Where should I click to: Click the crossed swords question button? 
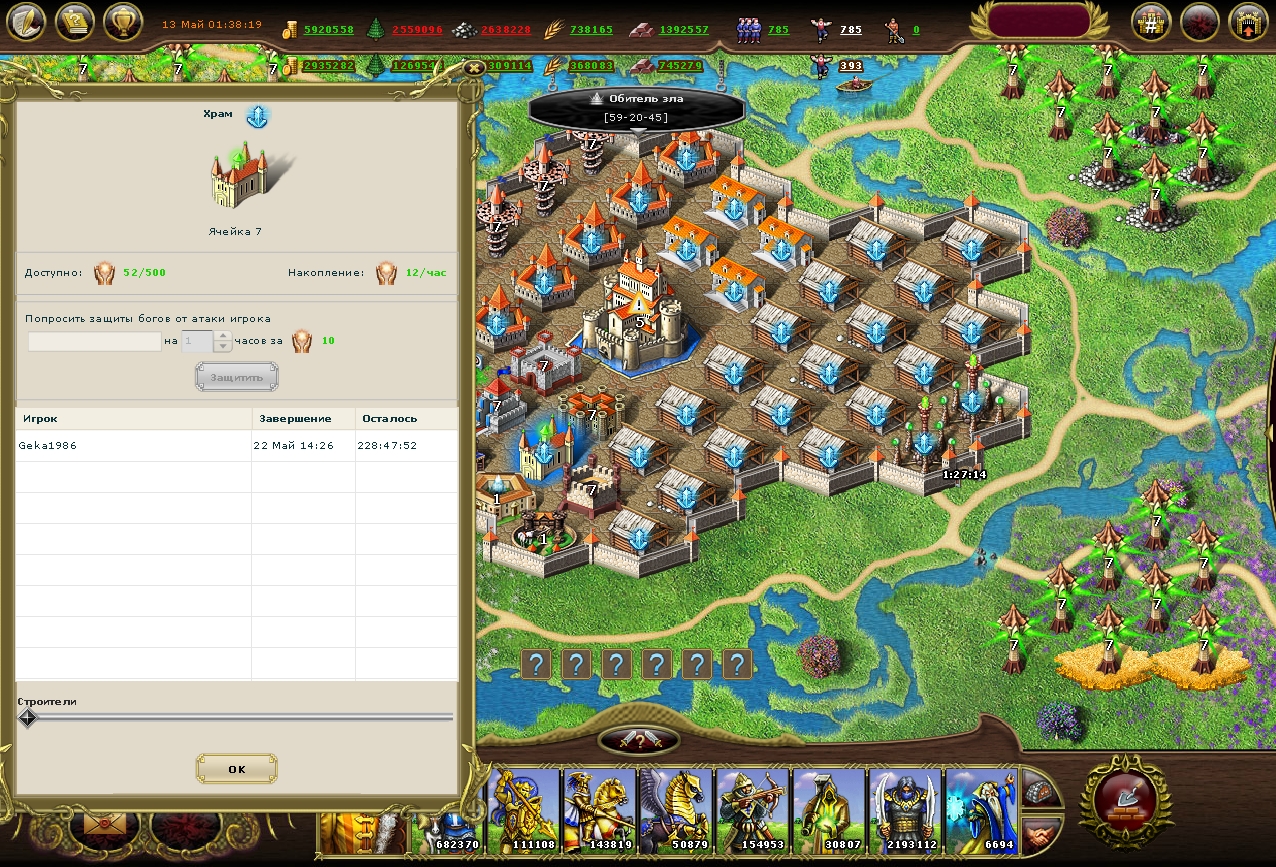pos(639,741)
